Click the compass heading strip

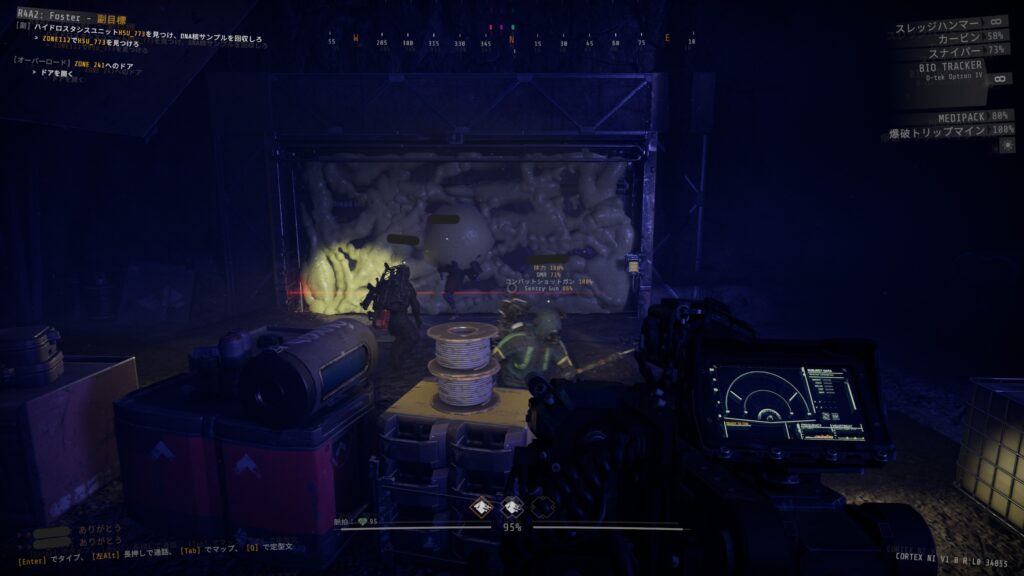pos(511,41)
